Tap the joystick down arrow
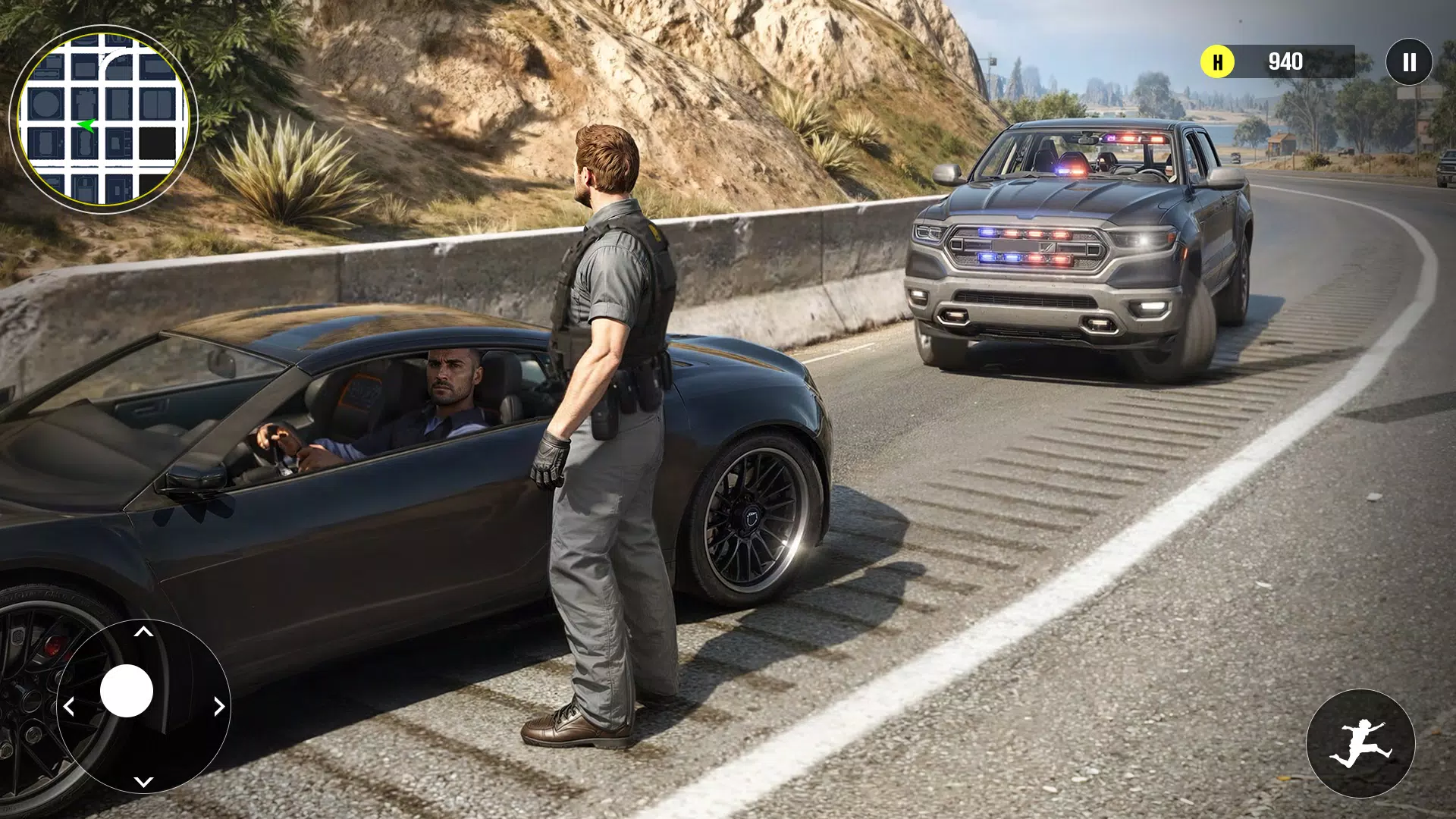Image resolution: width=1456 pixels, height=819 pixels. (x=143, y=781)
